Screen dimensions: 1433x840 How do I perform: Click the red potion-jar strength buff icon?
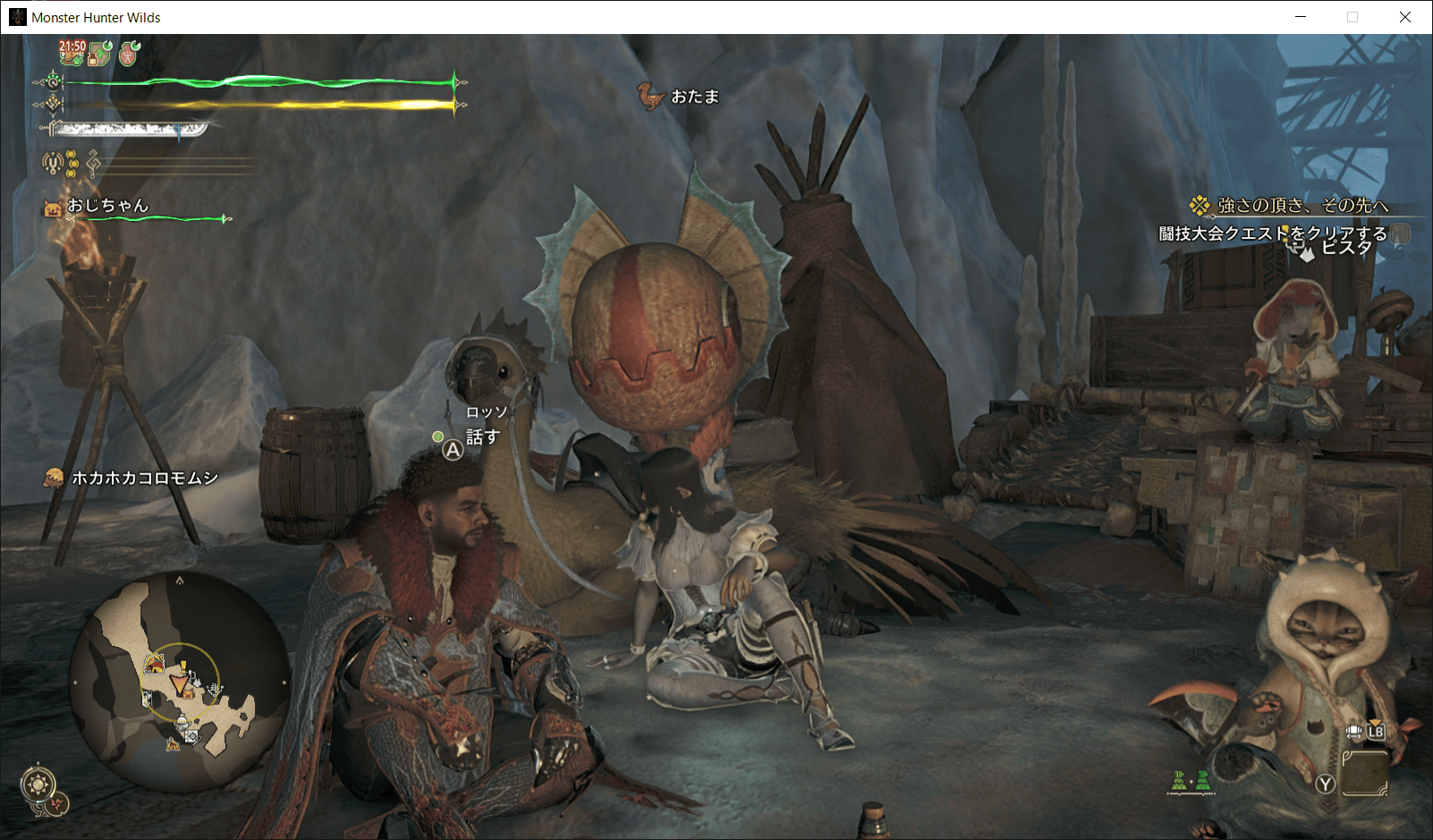tap(130, 54)
